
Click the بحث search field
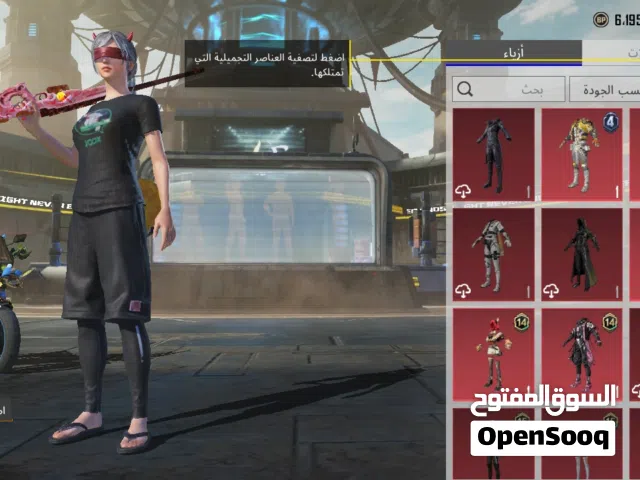pos(508,89)
